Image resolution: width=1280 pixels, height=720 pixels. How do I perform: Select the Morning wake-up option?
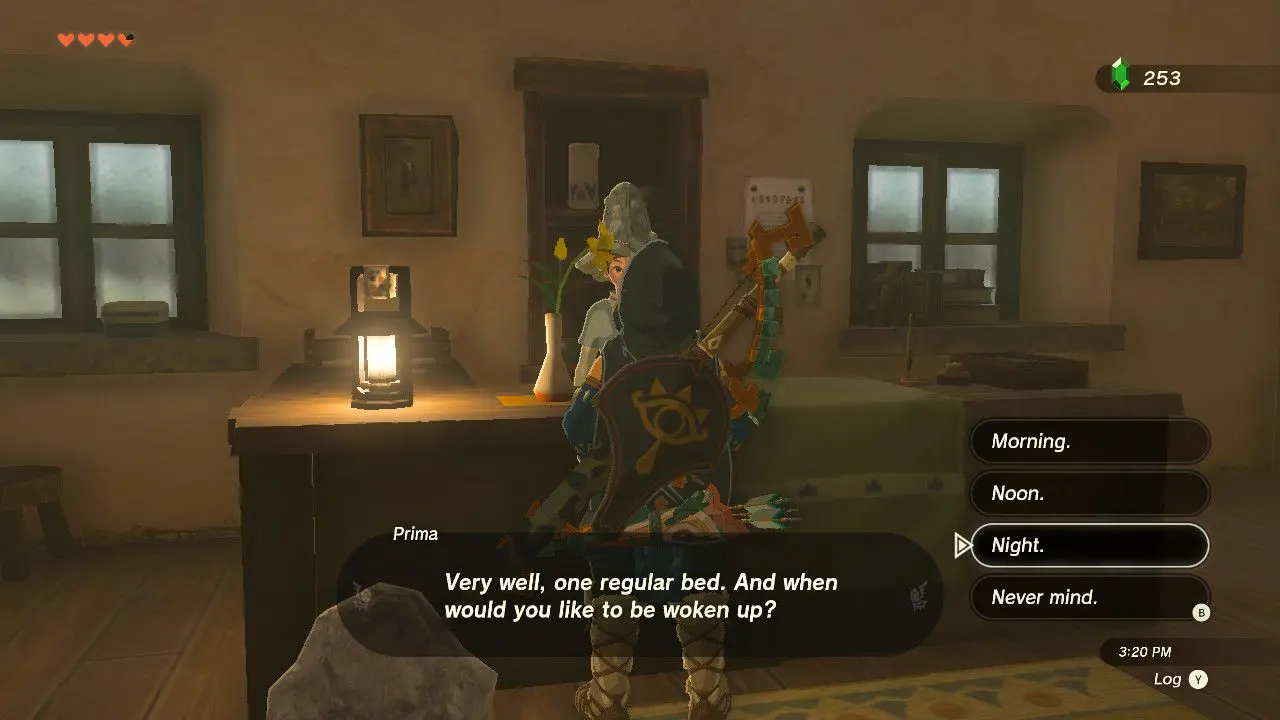pyautogui.click(x=1089, y=441)
